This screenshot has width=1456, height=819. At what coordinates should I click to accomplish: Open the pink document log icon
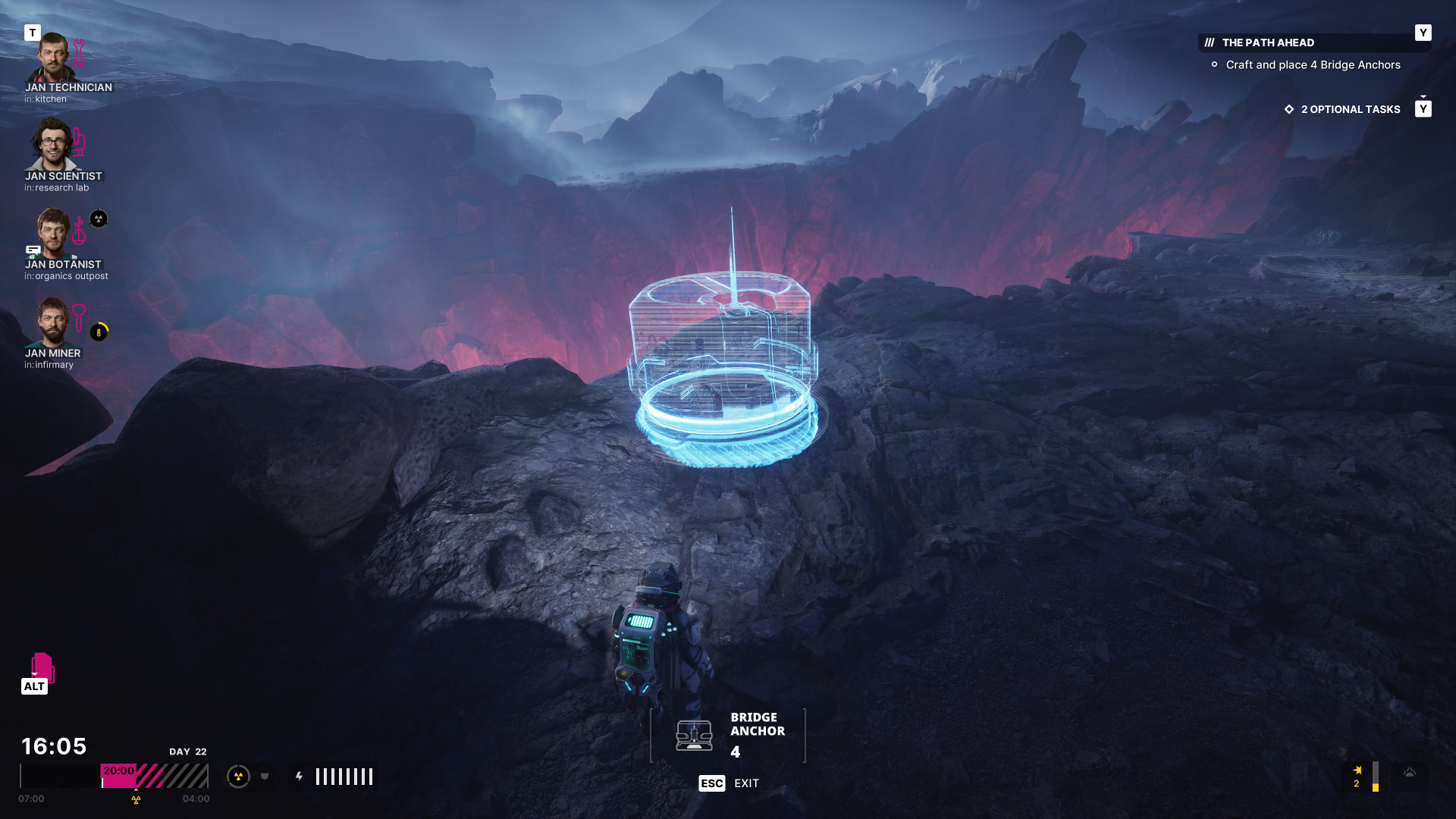tap(42, 667)
